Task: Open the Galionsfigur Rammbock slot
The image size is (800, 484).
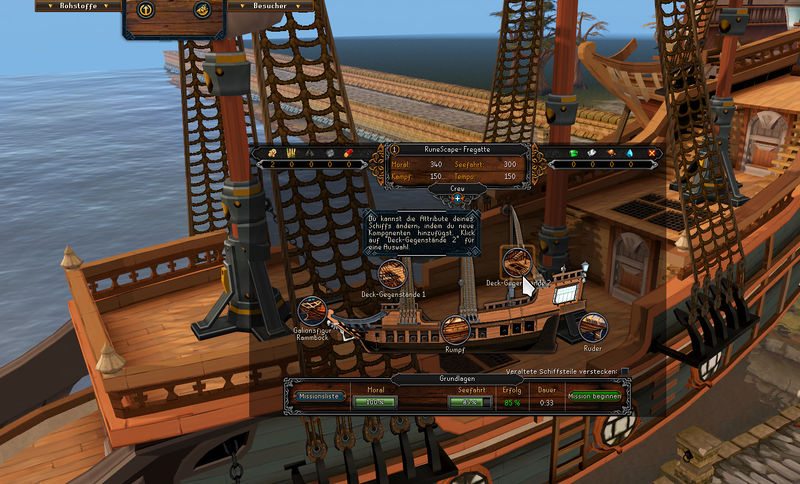Action: pyautogui.click(x=311, y=312)
